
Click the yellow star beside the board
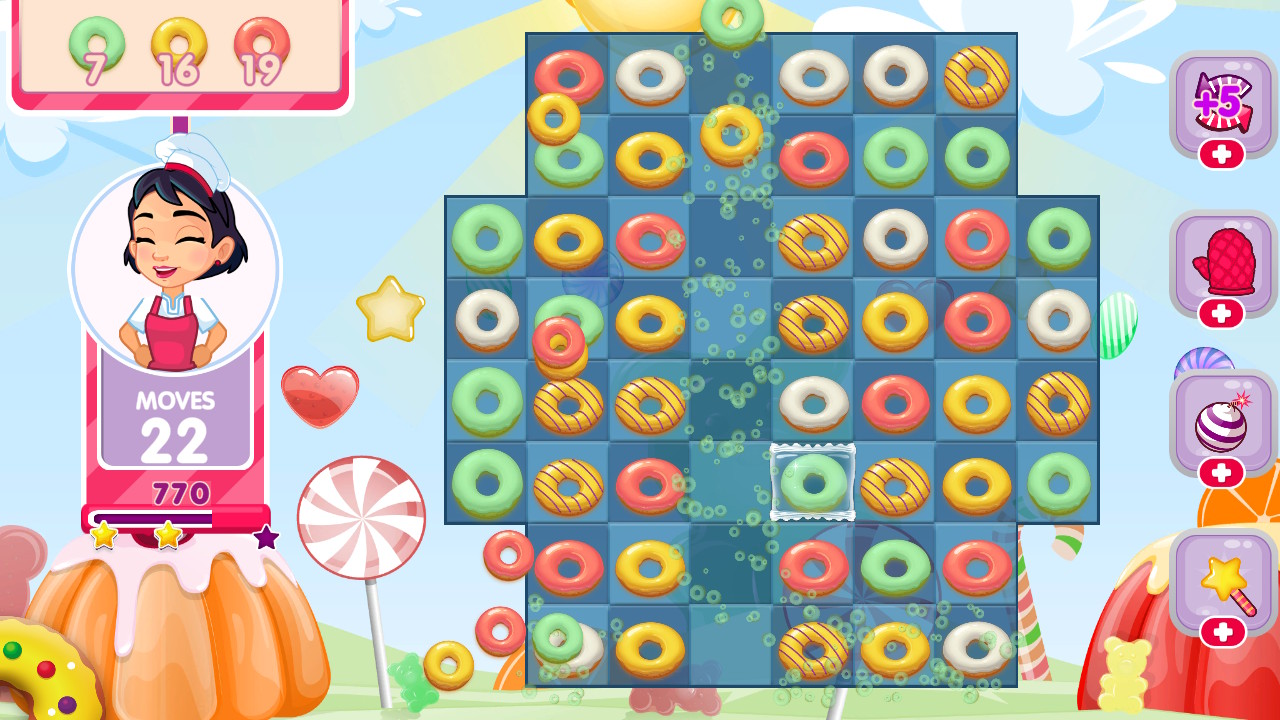(389, 309)
